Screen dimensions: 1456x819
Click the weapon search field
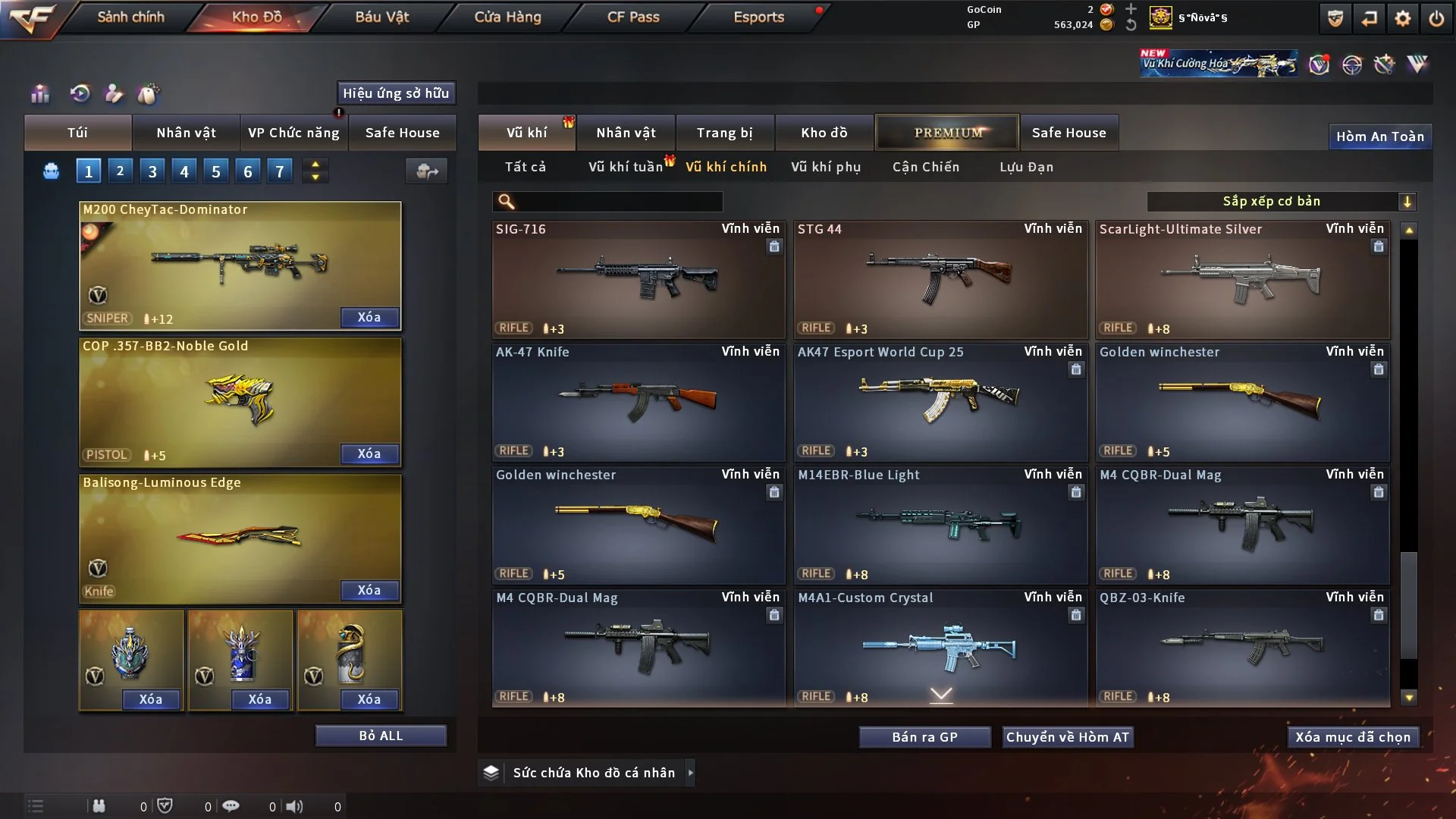click(618, 202)
